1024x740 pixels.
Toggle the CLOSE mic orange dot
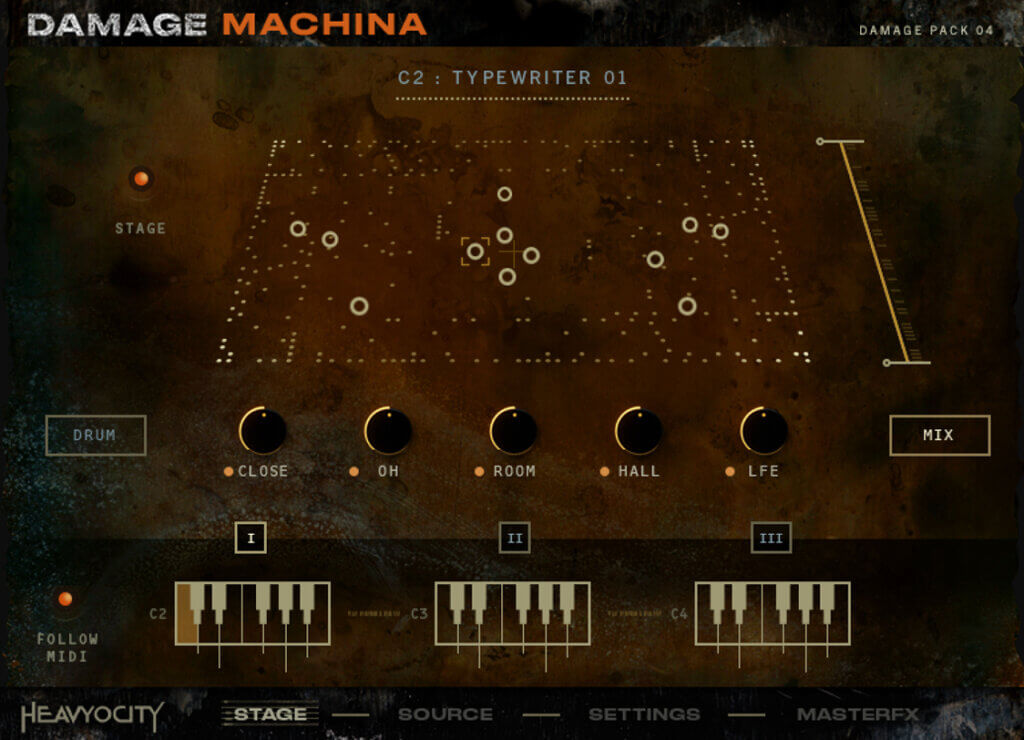tap(229, 471)
